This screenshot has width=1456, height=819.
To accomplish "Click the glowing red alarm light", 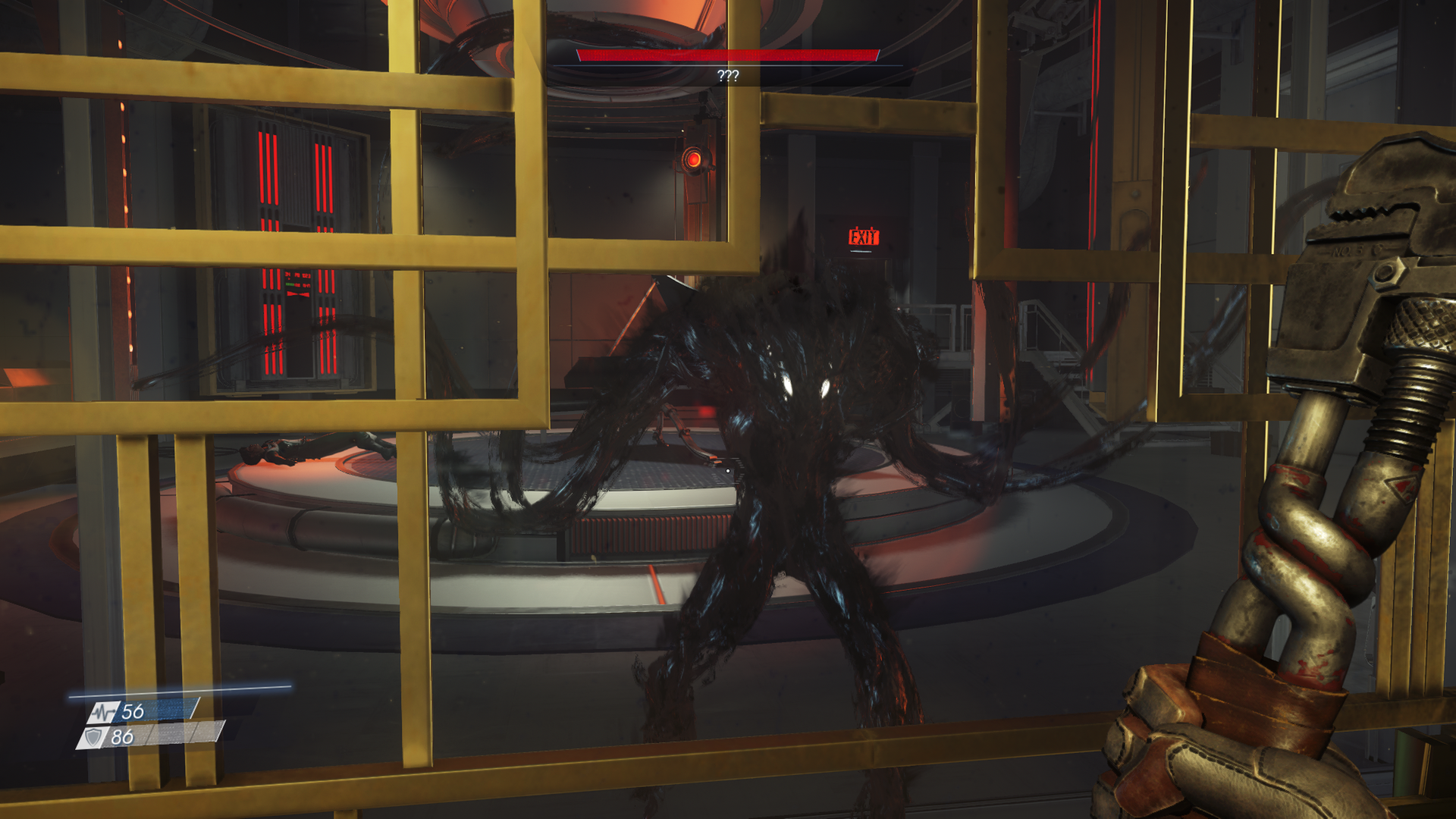I will (x=694, y=160).
